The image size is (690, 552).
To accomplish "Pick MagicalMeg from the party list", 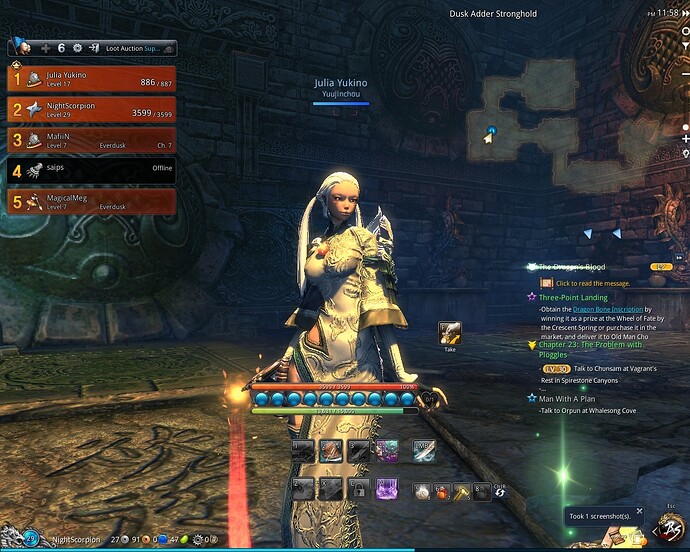I will [x=92, y=202].
